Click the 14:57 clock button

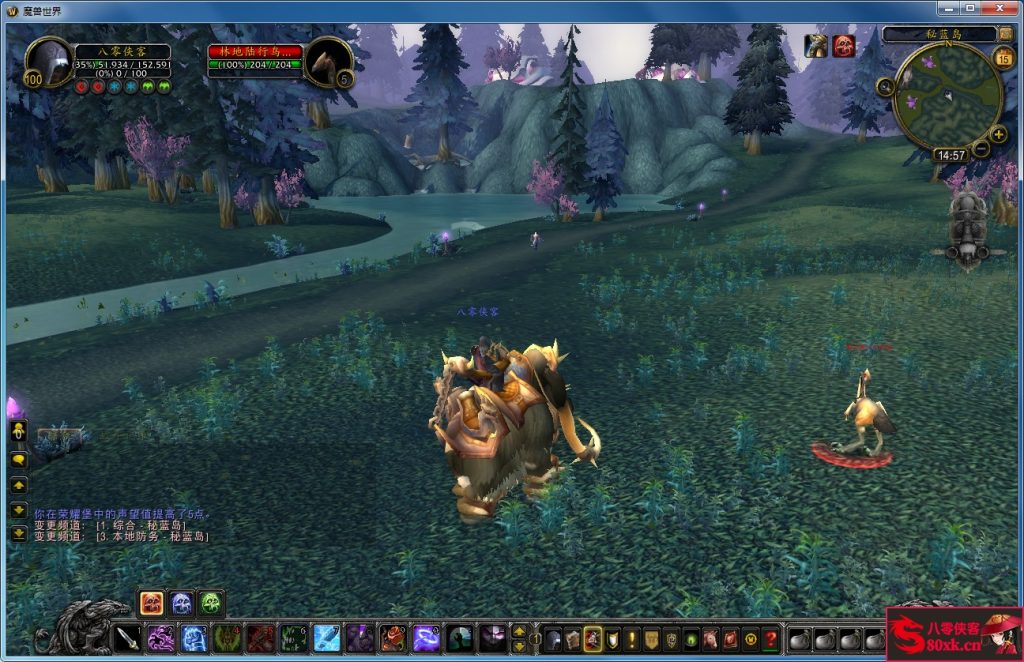tap(949, 156)
